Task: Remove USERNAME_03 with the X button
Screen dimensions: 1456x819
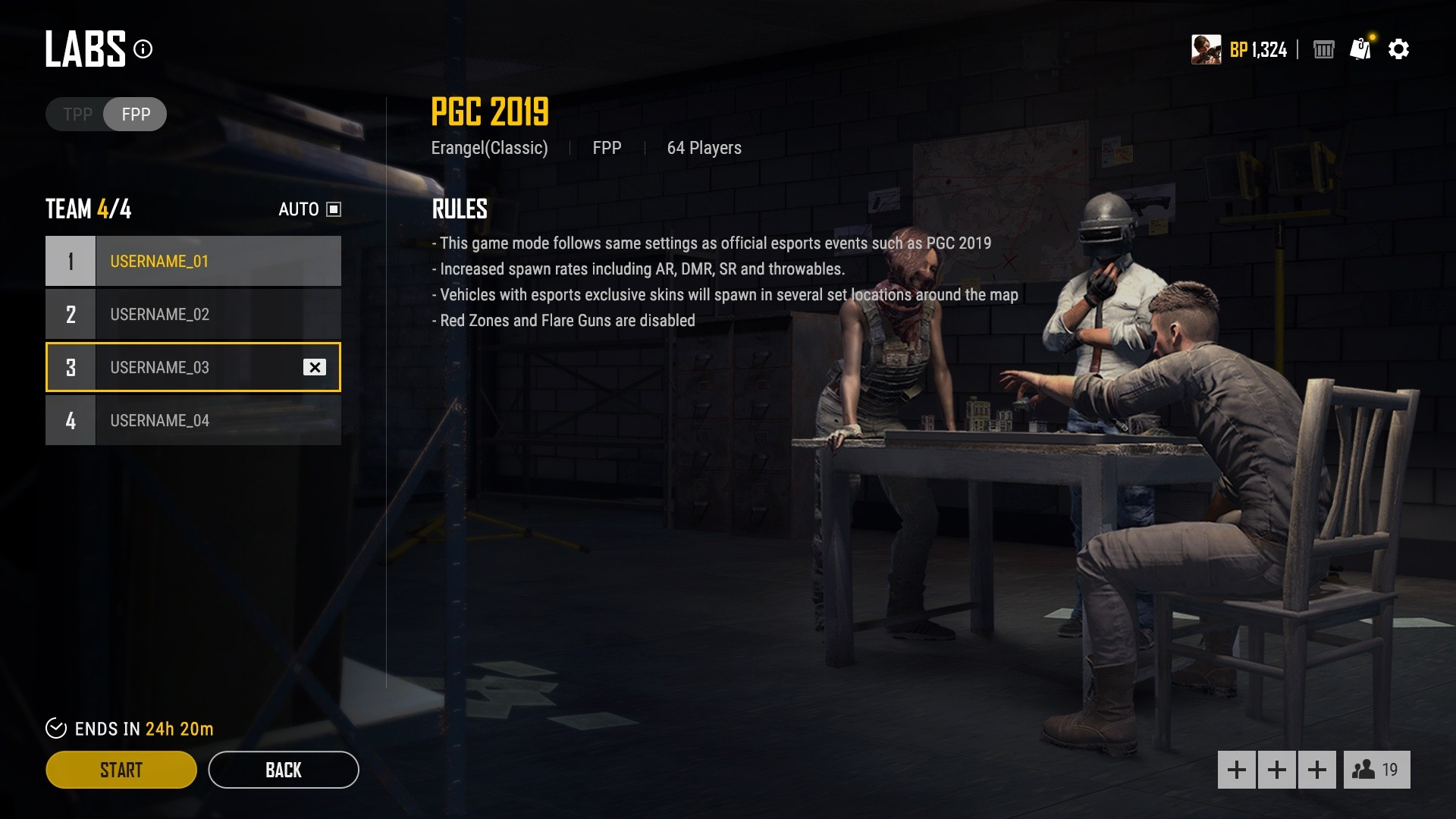Action: pos(315,367)
